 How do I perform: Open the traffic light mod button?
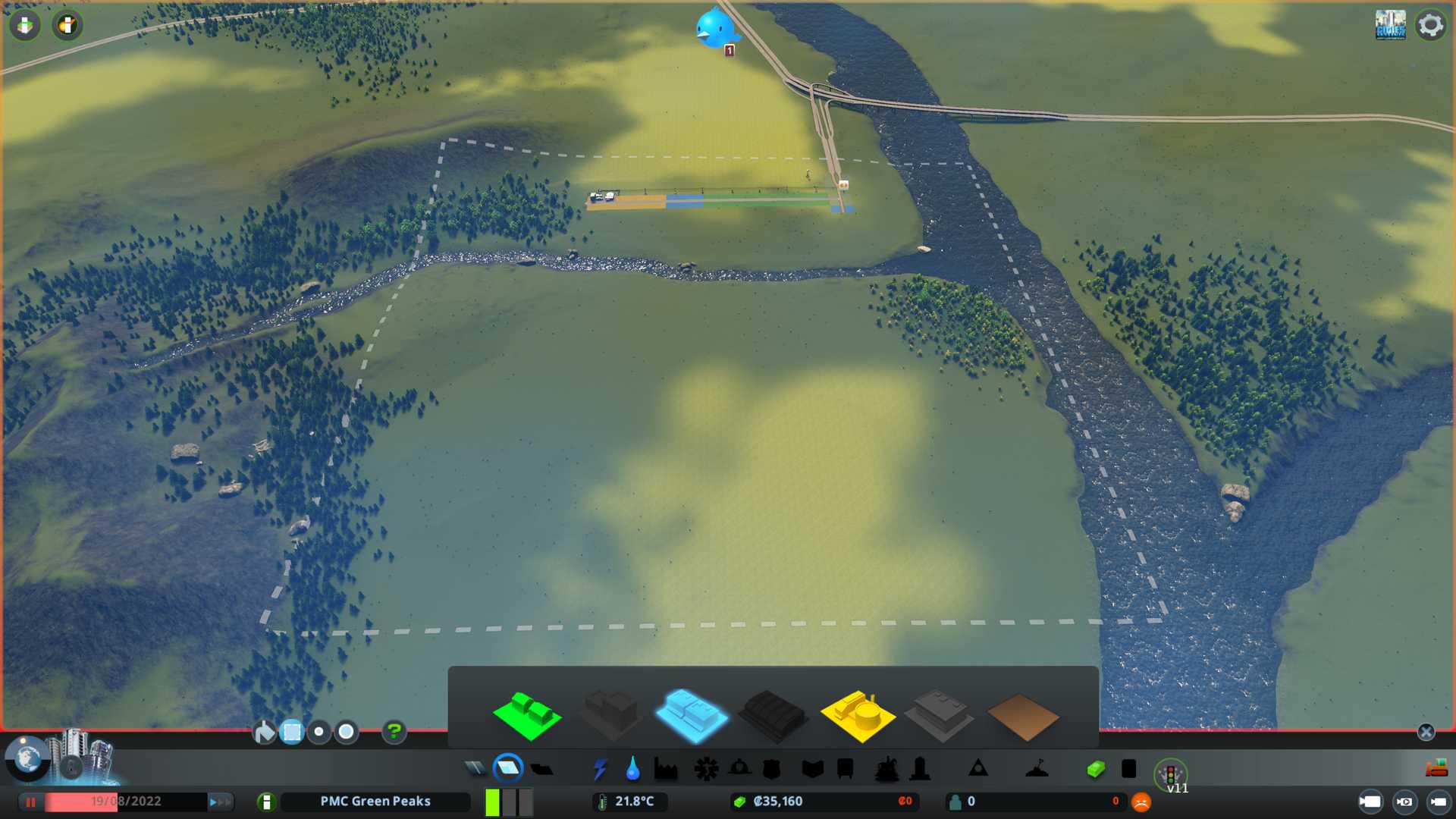[x=1170, y=774]
